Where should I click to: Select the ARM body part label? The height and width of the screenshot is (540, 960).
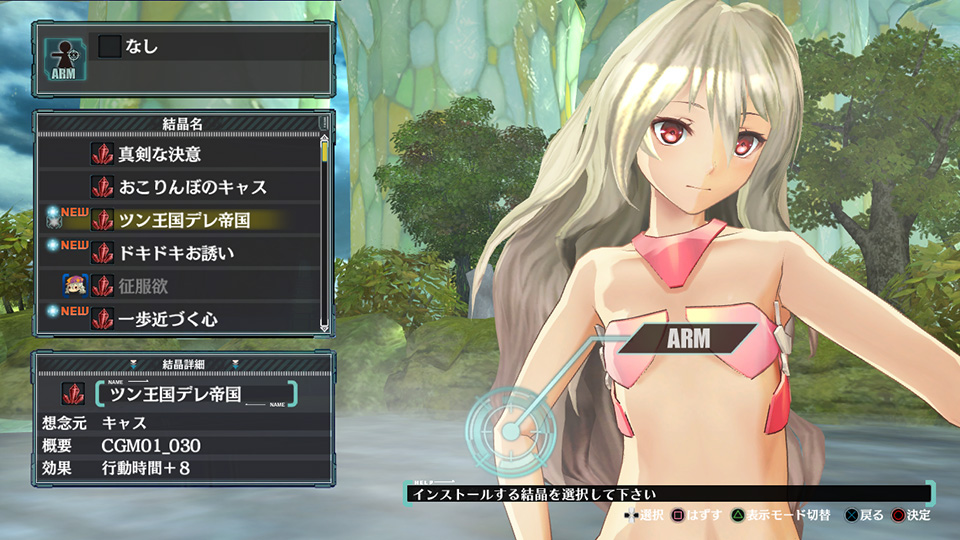click(x=688, y=338)
